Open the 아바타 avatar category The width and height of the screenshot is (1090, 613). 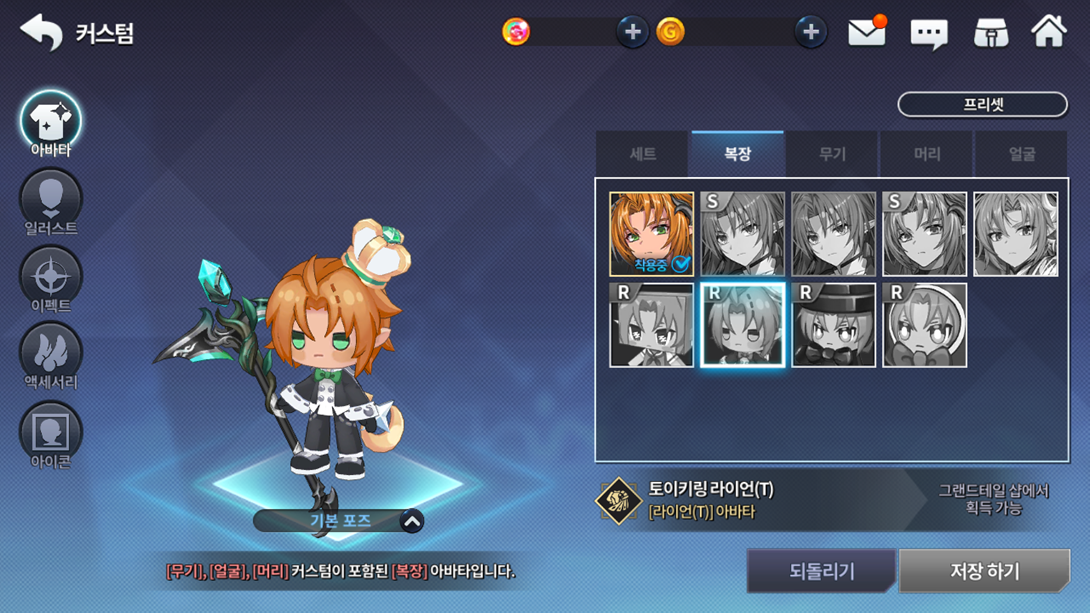pos(51,123)
